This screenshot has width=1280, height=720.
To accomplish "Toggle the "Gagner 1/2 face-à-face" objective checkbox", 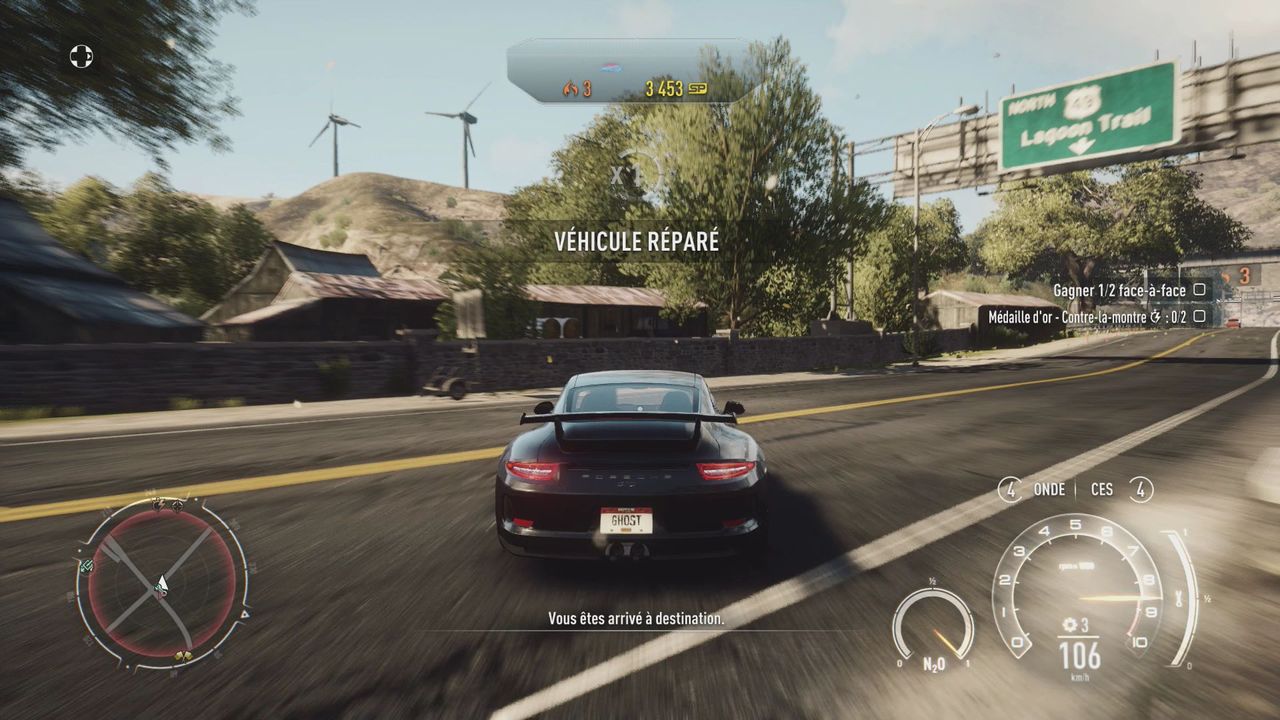I will [x=1199, y=290].
